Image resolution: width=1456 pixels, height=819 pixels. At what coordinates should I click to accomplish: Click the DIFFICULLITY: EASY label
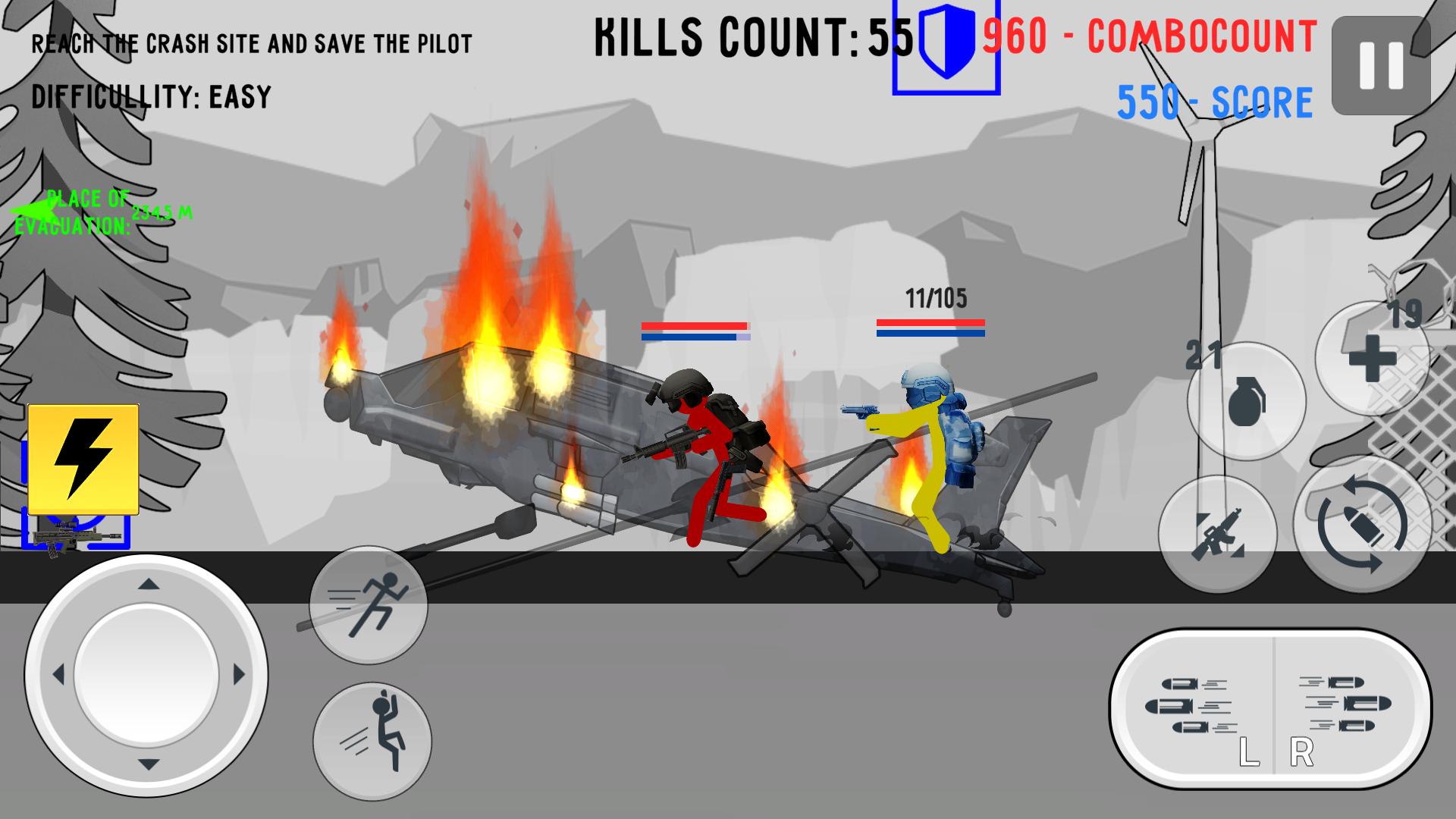[x=150, y=97]
